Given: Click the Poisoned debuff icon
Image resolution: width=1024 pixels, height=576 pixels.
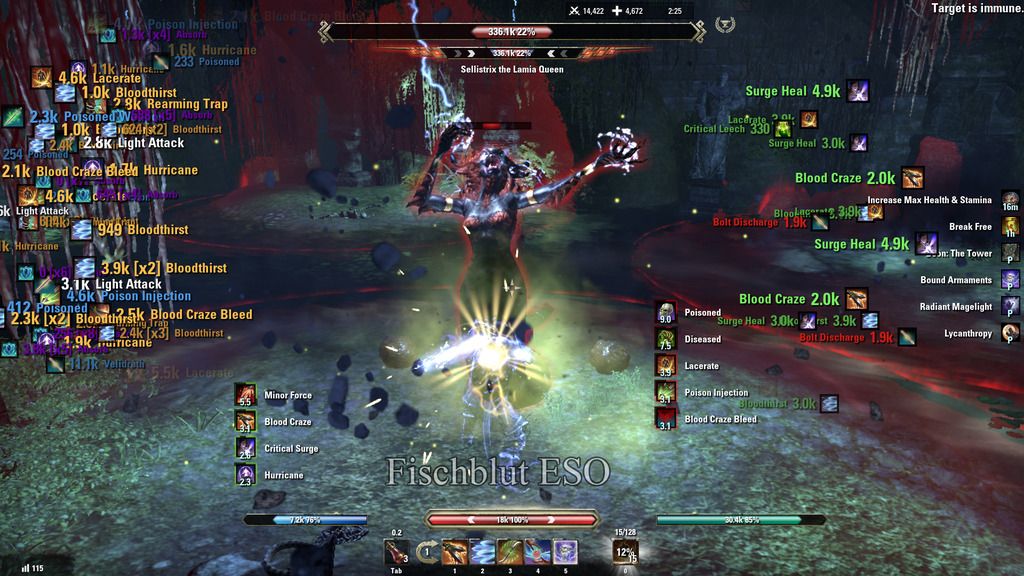Looking at the screenshot, I should pyautogui.click(x=666, y=313).
